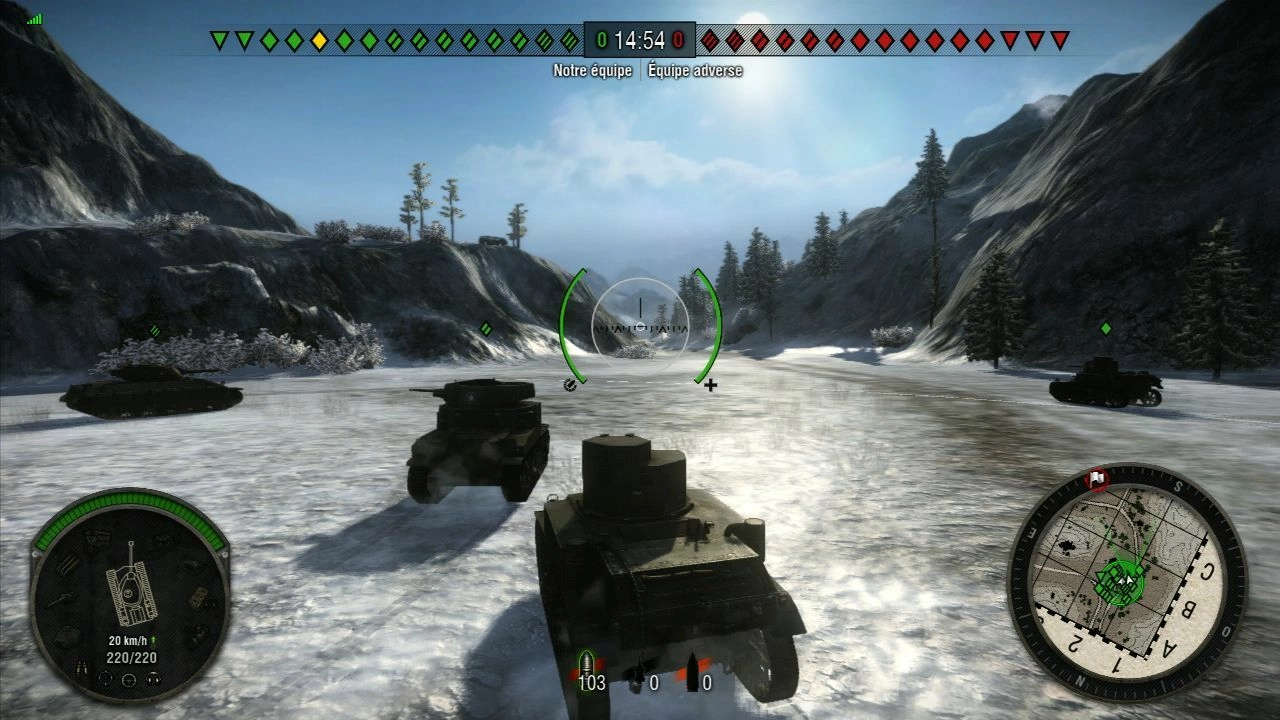1280x720 pixels.
Task: Click the red flag marker on minimap
Action: click(x=1099, y=479)
